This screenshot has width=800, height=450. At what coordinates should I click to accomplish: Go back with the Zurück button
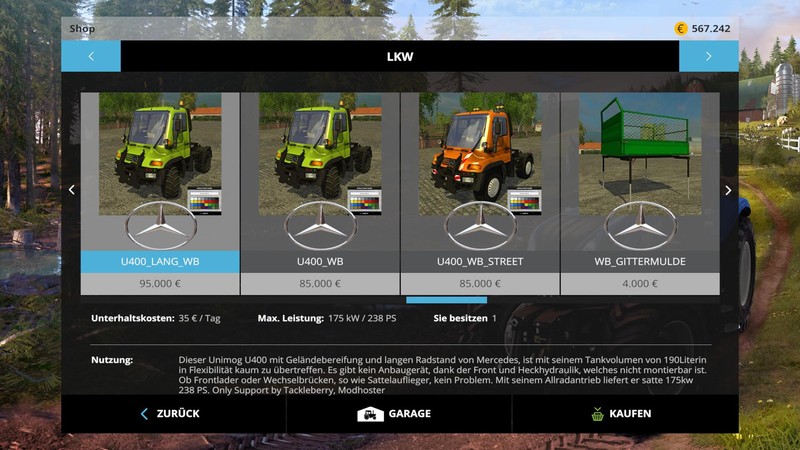pyautogui.click(x=170, y=414)
